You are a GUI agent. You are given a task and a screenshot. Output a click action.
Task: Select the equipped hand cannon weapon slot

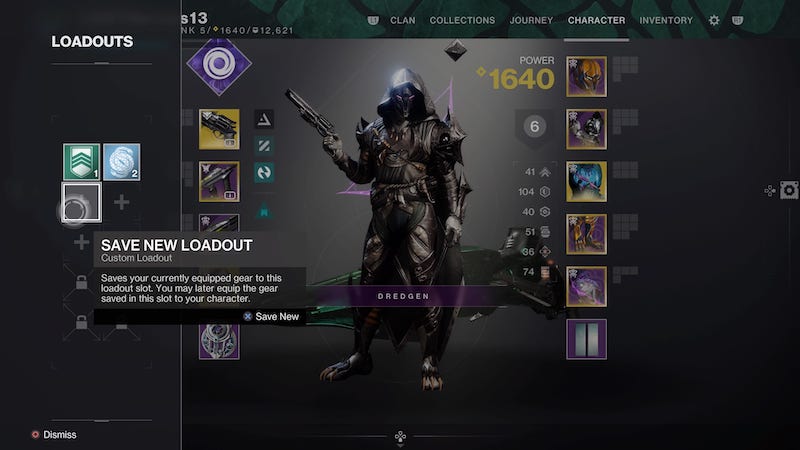pyautogui.click(x=219, y=128)
